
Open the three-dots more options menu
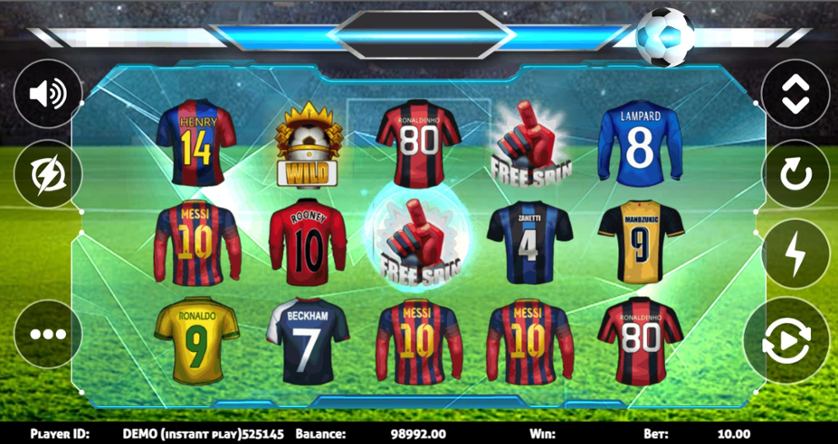[x=47, y=335]
